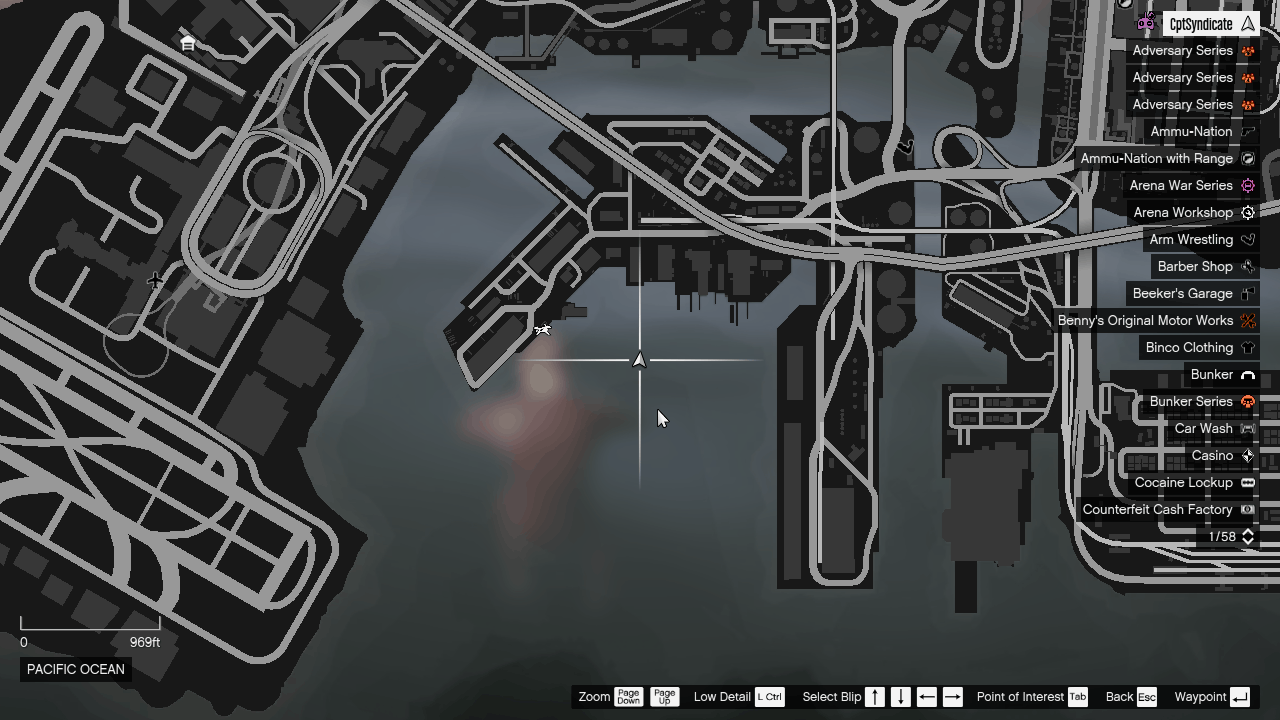Click the Casino chip icon

pos(1247,455)
